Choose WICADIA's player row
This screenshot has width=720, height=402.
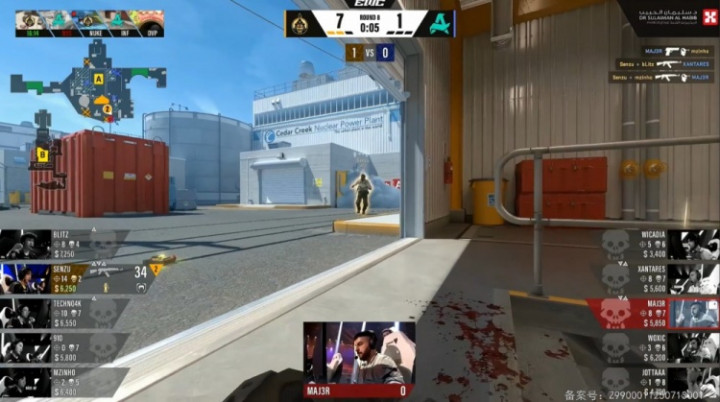658,244
